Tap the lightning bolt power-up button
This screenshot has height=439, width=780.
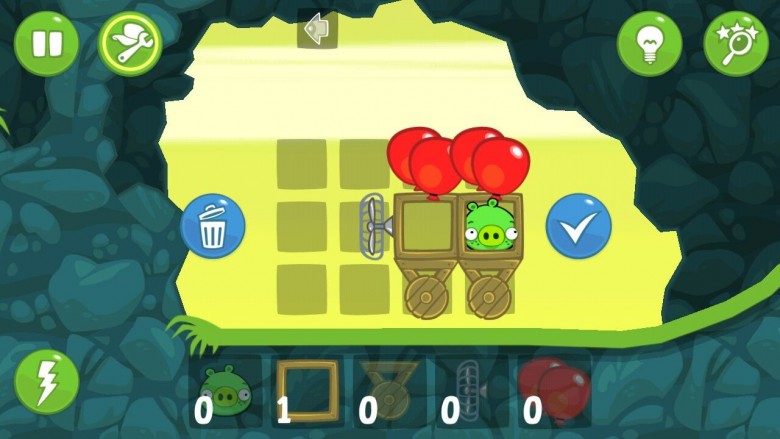coord(46,383)
